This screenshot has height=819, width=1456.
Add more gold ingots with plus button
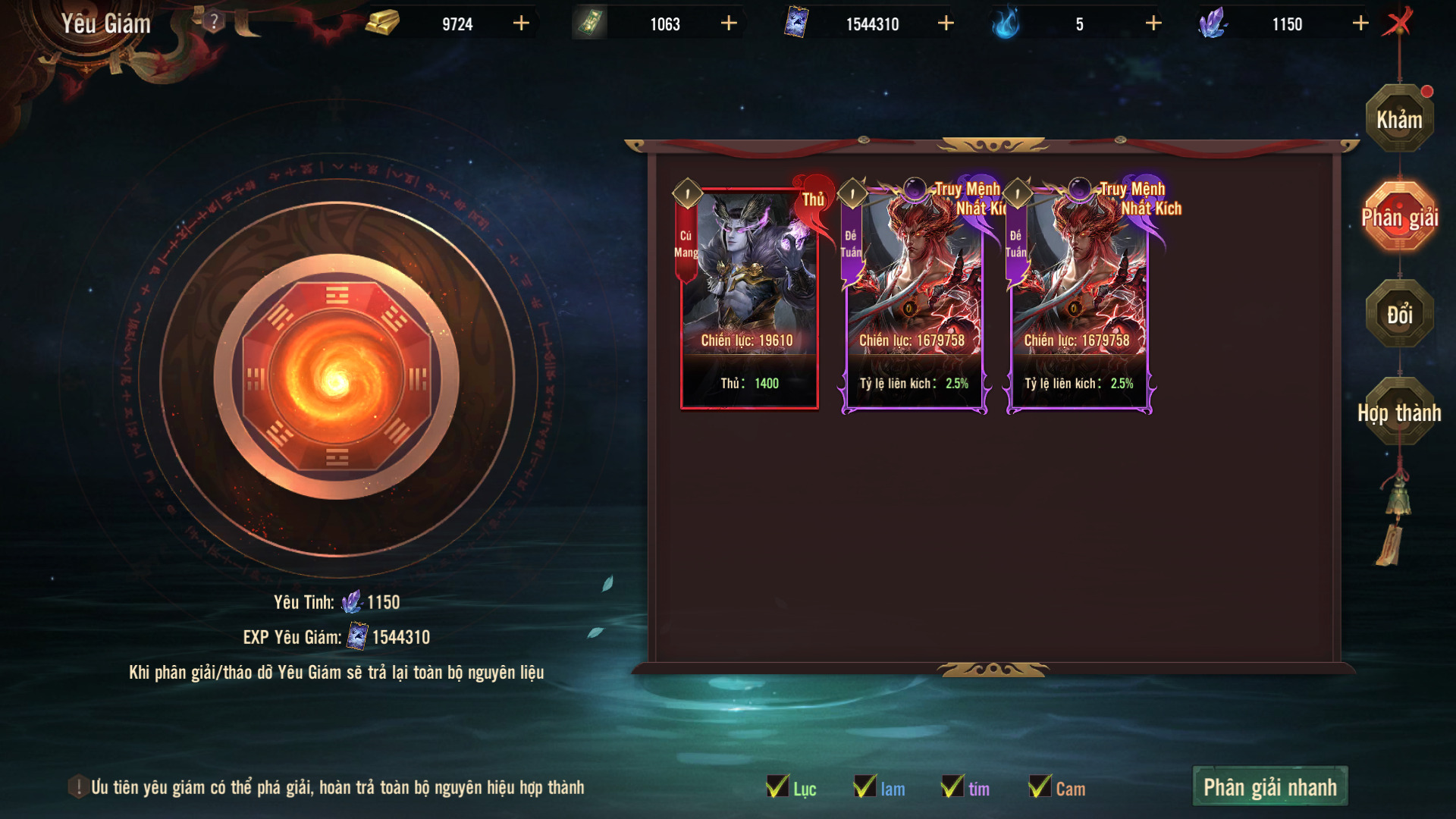tap(521, 24)
